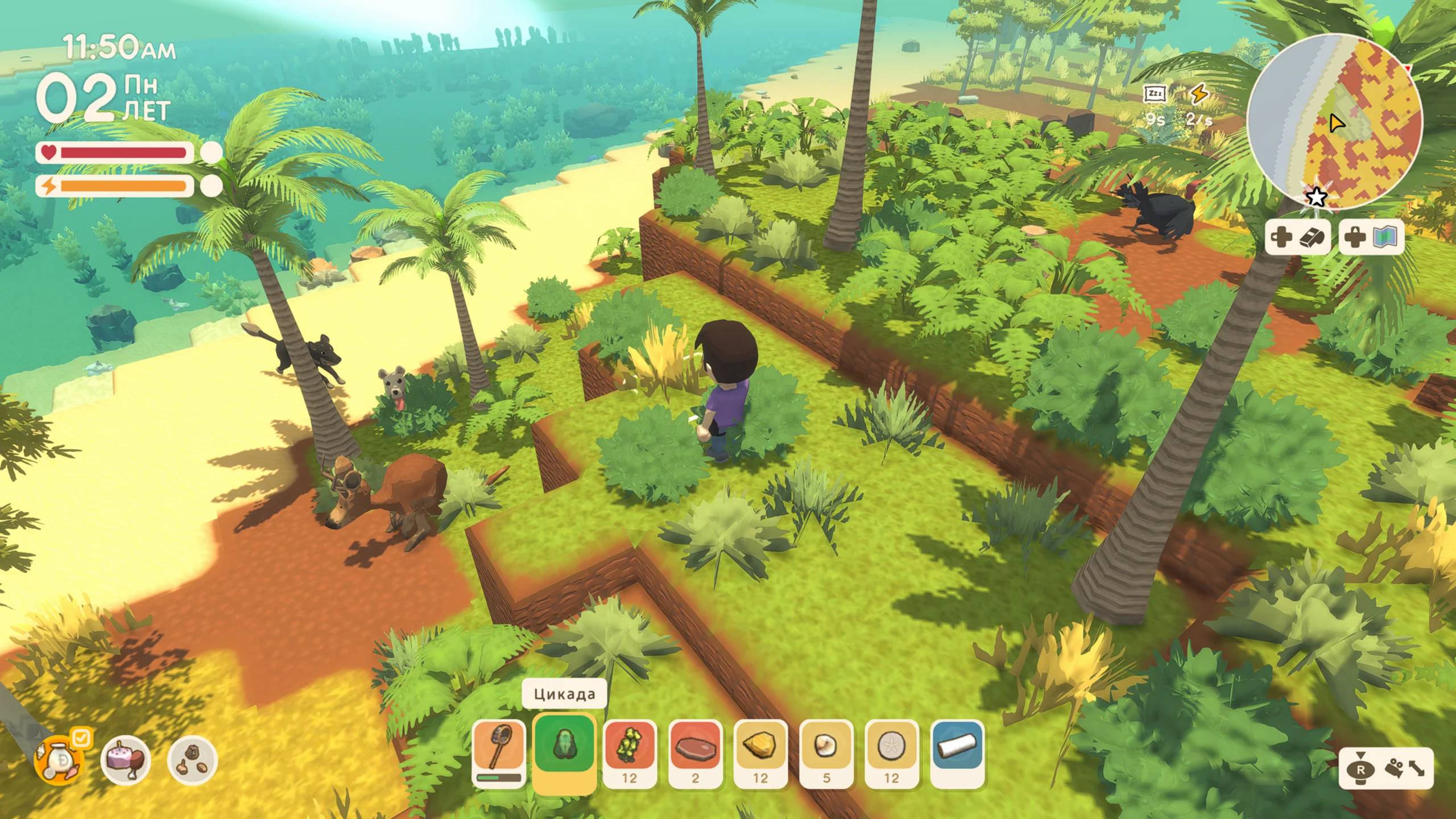Choose the cicada hotbar slot
1456x819 pixels.
pos(564,746)
